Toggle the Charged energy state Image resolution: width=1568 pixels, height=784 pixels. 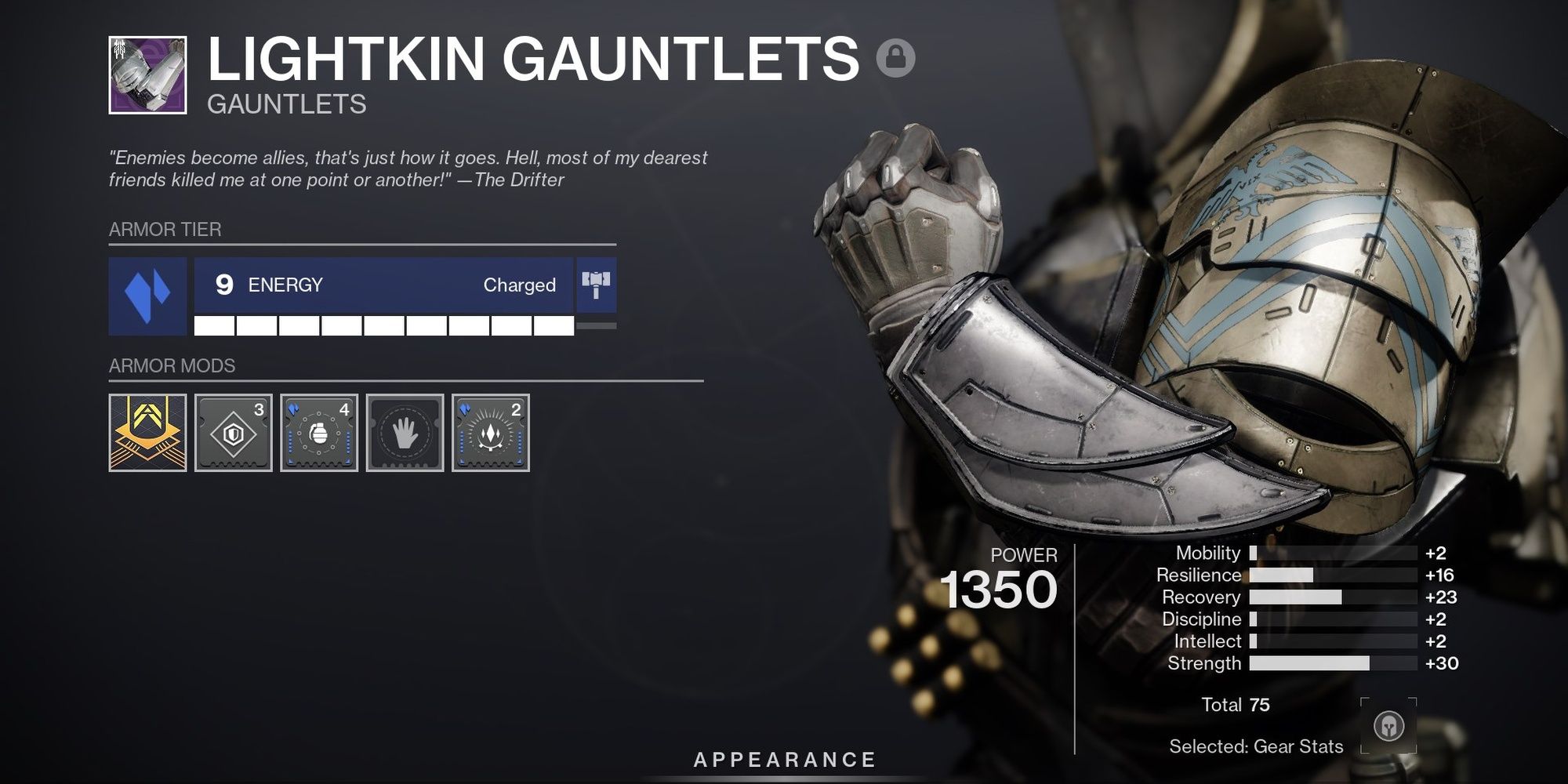coord(520,285)
